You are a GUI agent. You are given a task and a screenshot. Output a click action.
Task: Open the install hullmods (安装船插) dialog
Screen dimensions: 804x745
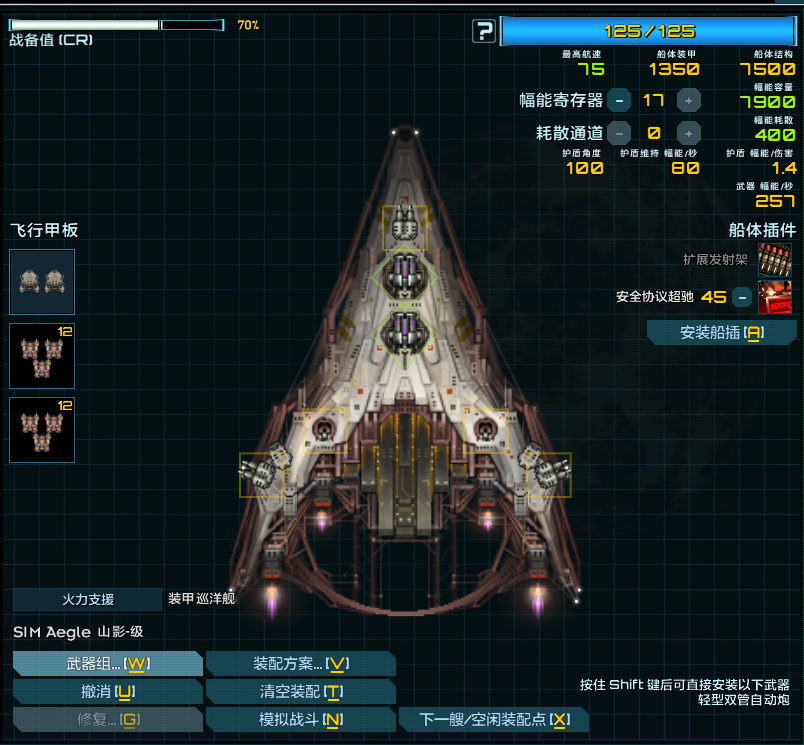click(x=721, y=333)
